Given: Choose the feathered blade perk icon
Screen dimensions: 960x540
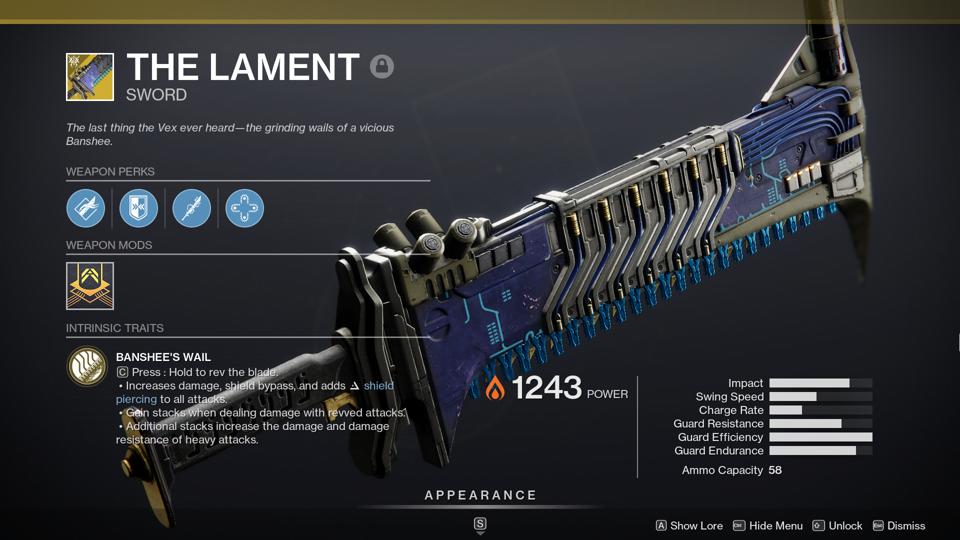Looking at the screenshot, I should point(192,208).
